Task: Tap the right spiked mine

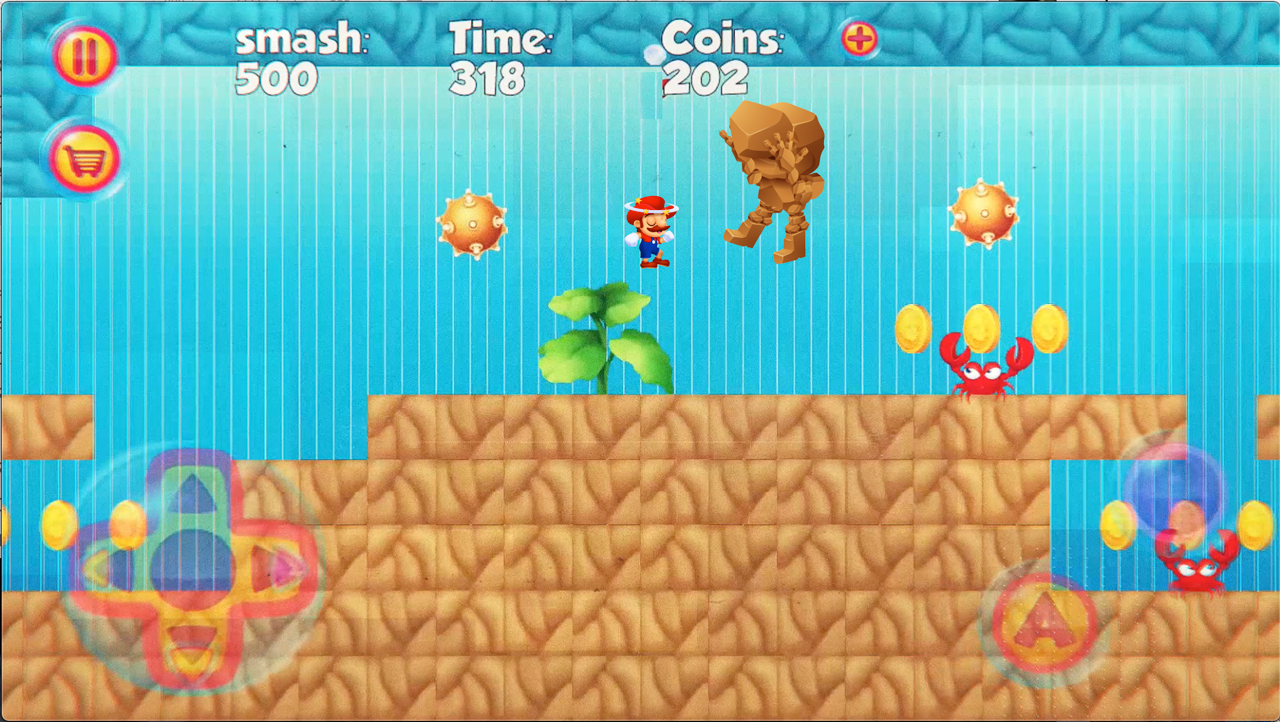Action: [983, 215]
